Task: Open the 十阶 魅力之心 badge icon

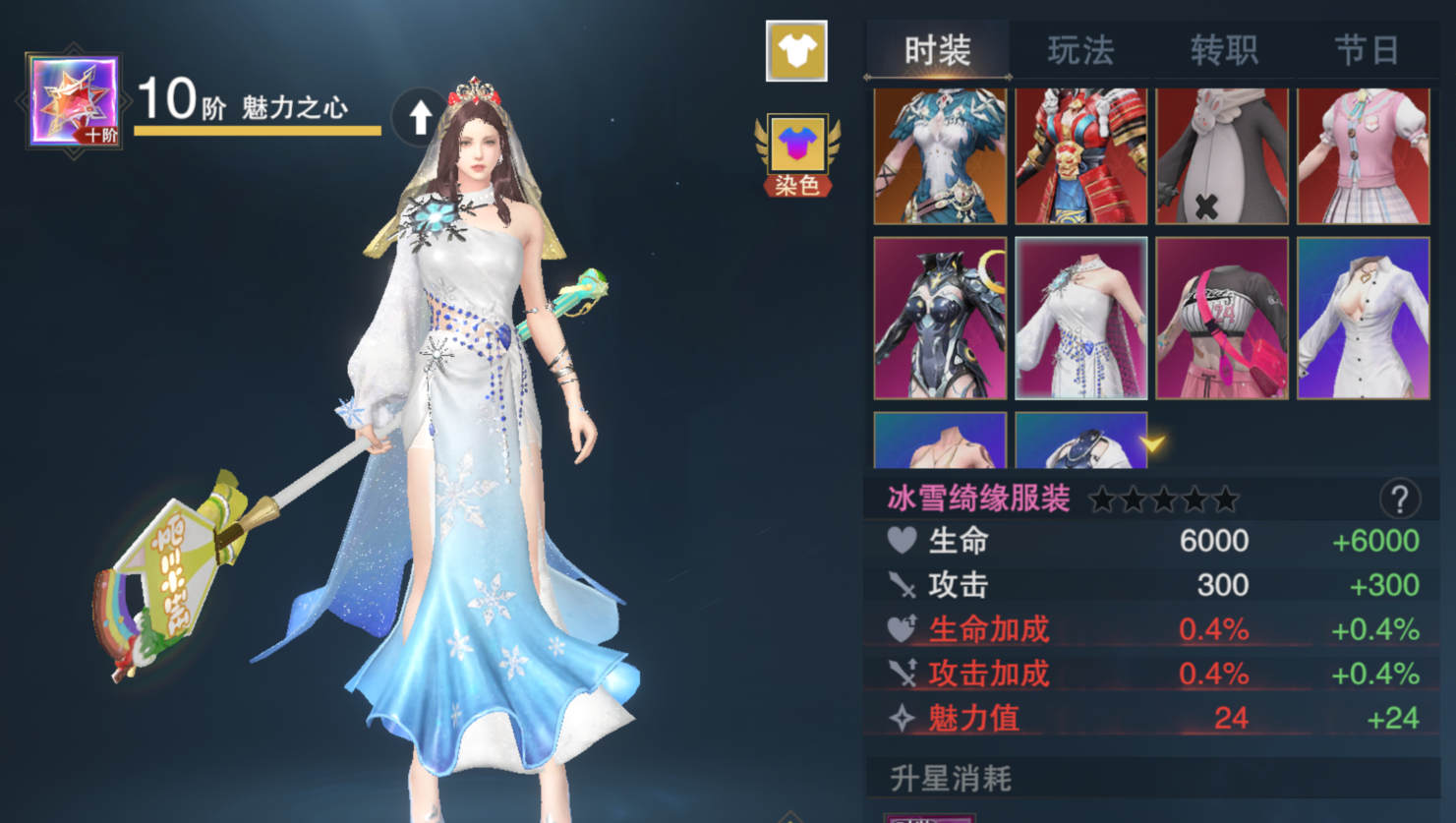Action: 74,101
